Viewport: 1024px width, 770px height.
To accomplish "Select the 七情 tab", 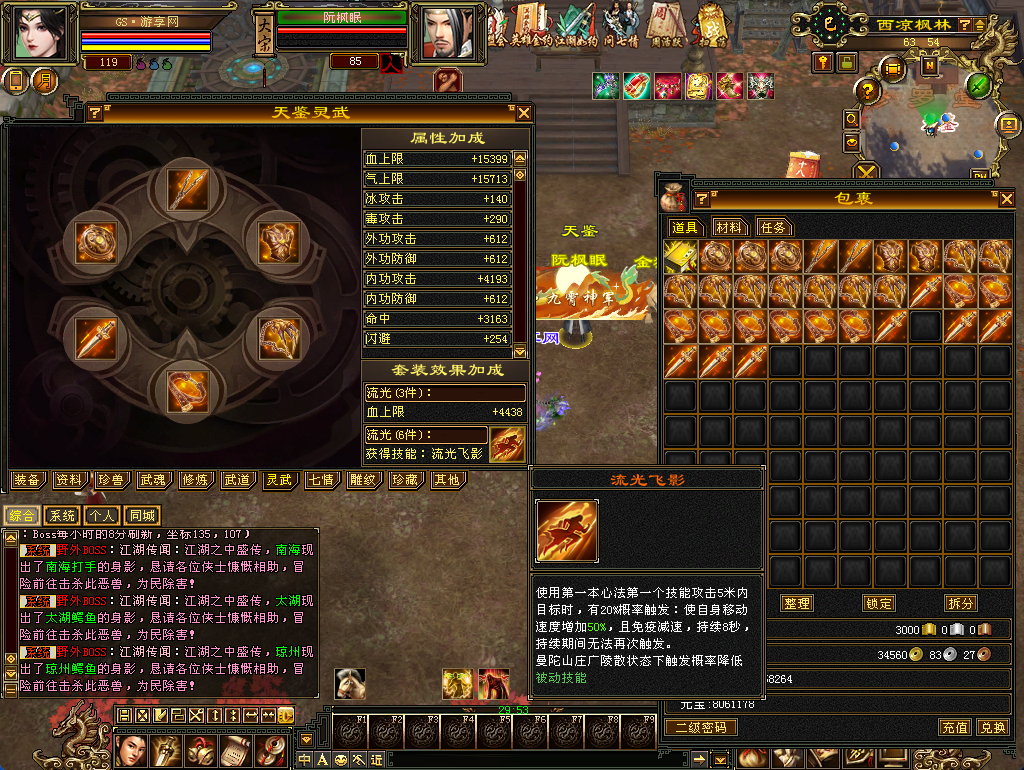I will (x=321, y=480).
